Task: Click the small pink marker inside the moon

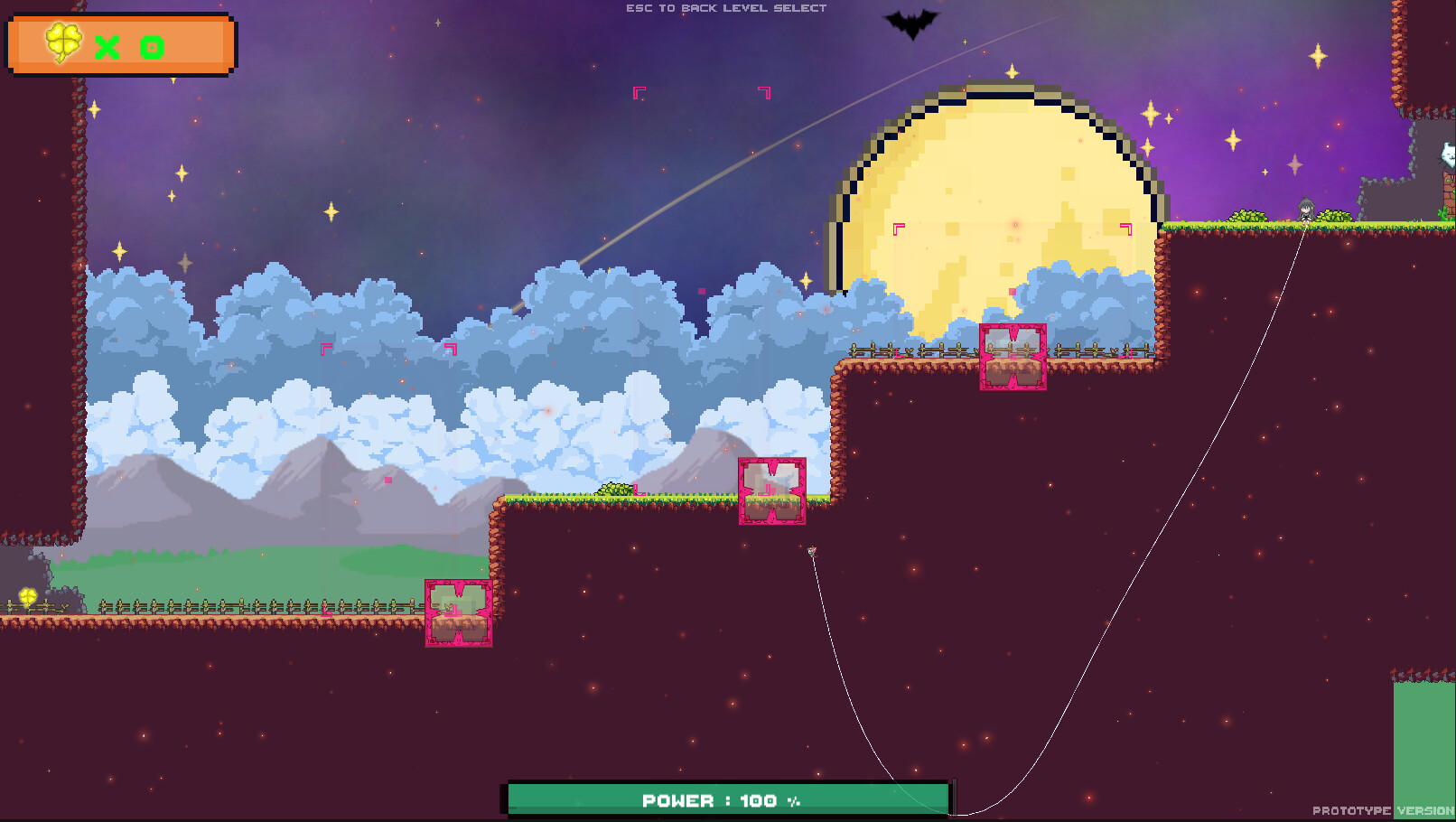Action: click(x=1012, y=292)
